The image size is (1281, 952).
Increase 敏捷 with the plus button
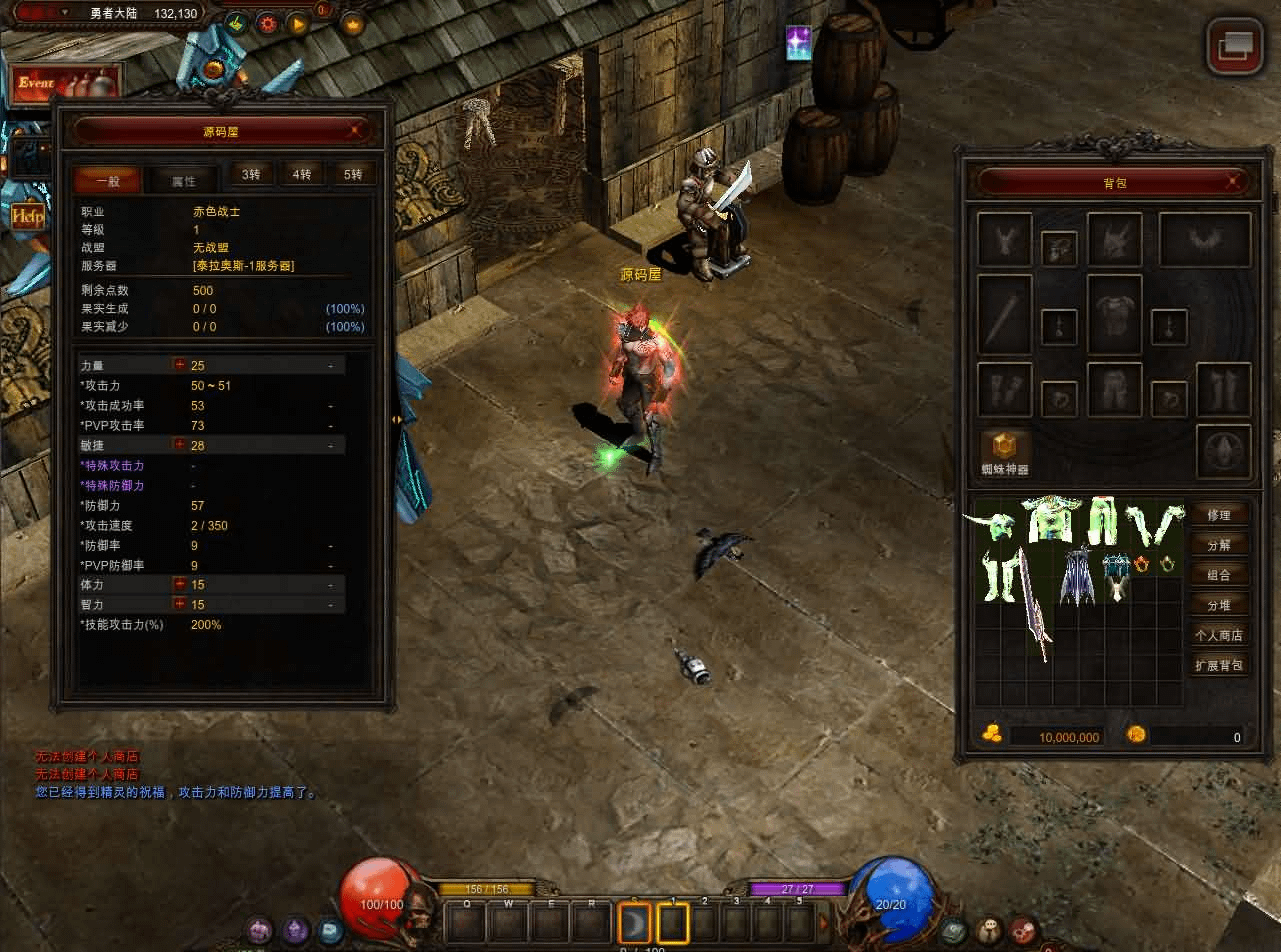tap(180, 445)
